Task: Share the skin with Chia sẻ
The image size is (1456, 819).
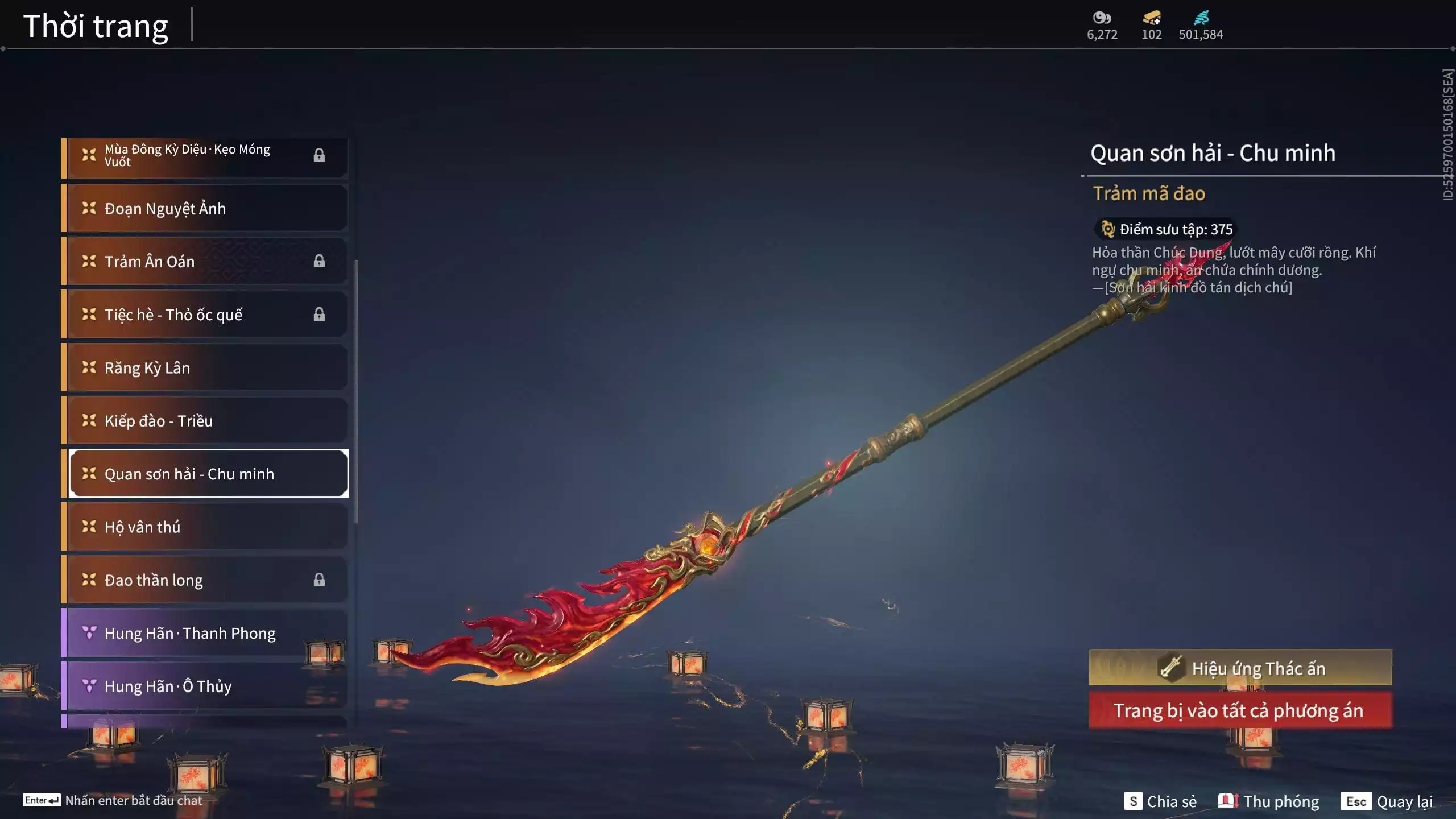Action: (x=1161, y=801)
